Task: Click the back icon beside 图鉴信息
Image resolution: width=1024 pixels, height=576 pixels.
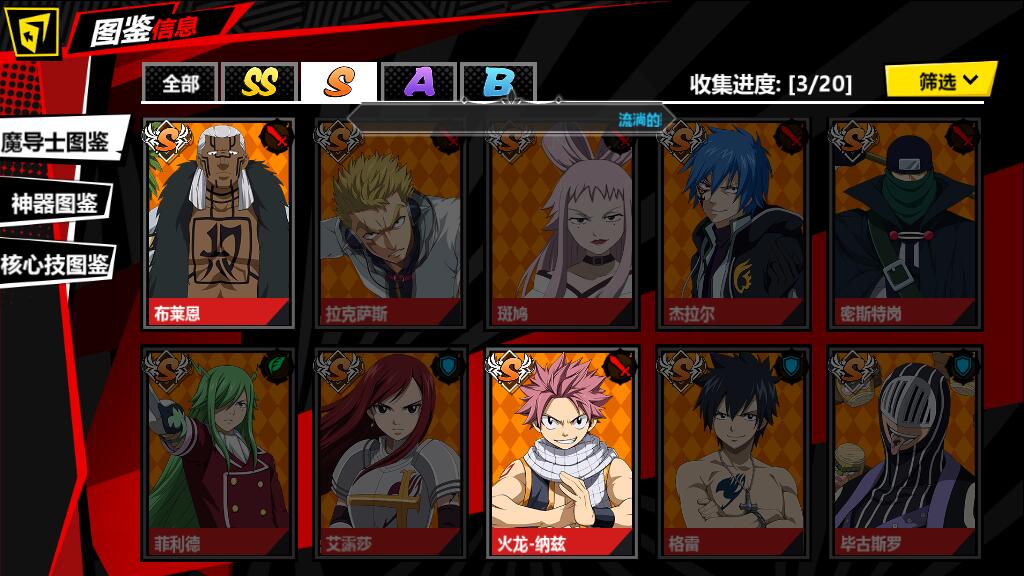Action: 33,32
